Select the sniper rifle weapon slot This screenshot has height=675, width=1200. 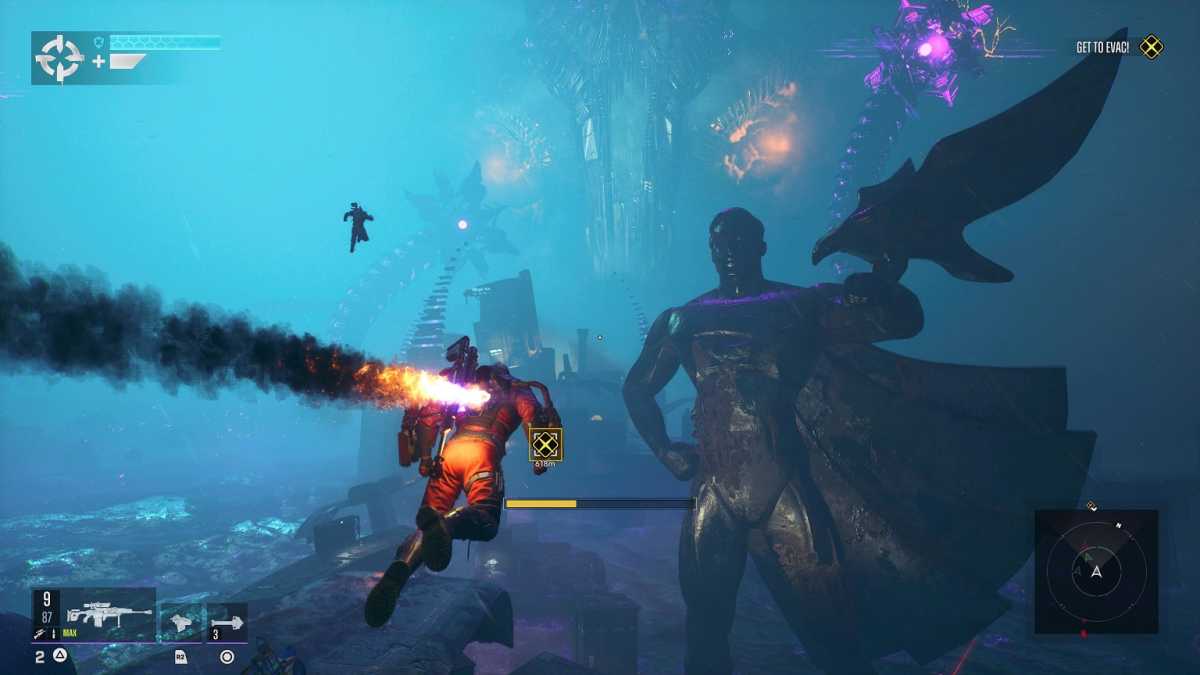(108, 614)
